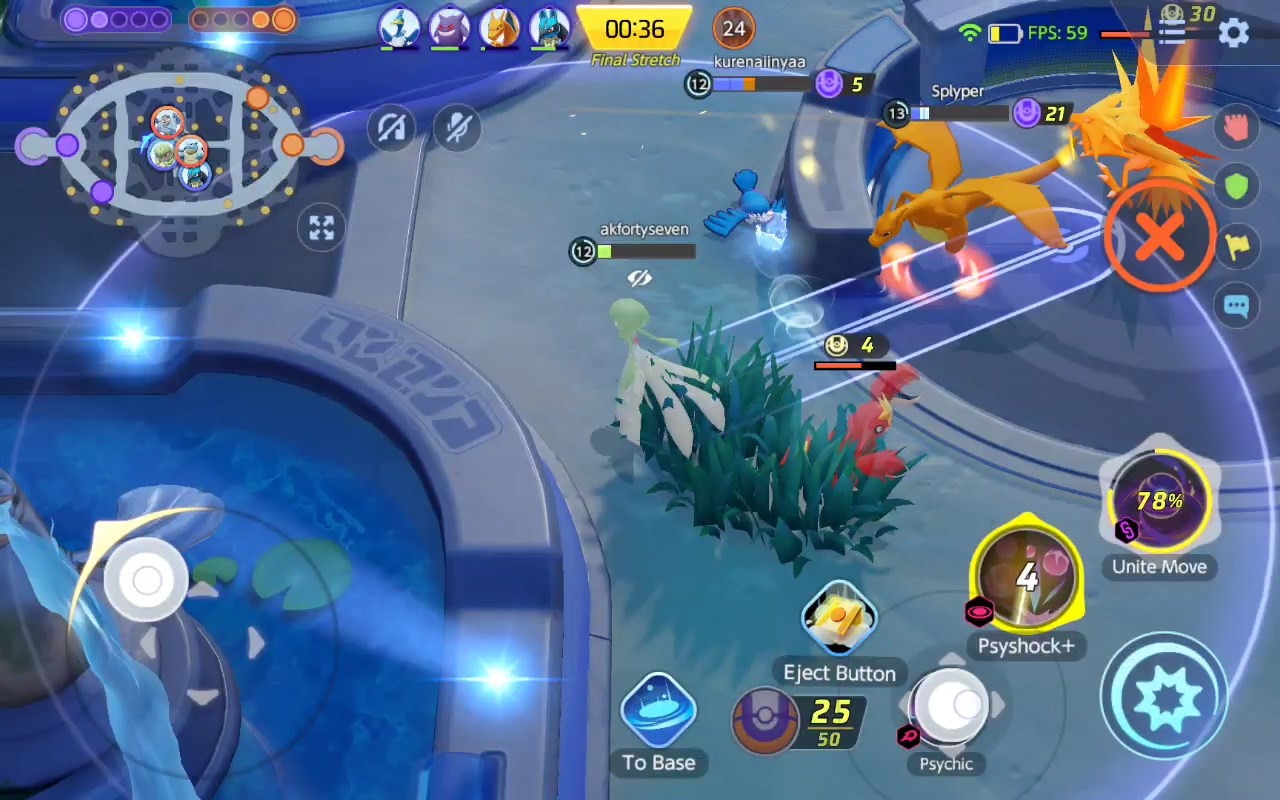Toggle the muted speaker icon
Screen dimensions: 1280x800
(391, 128)
